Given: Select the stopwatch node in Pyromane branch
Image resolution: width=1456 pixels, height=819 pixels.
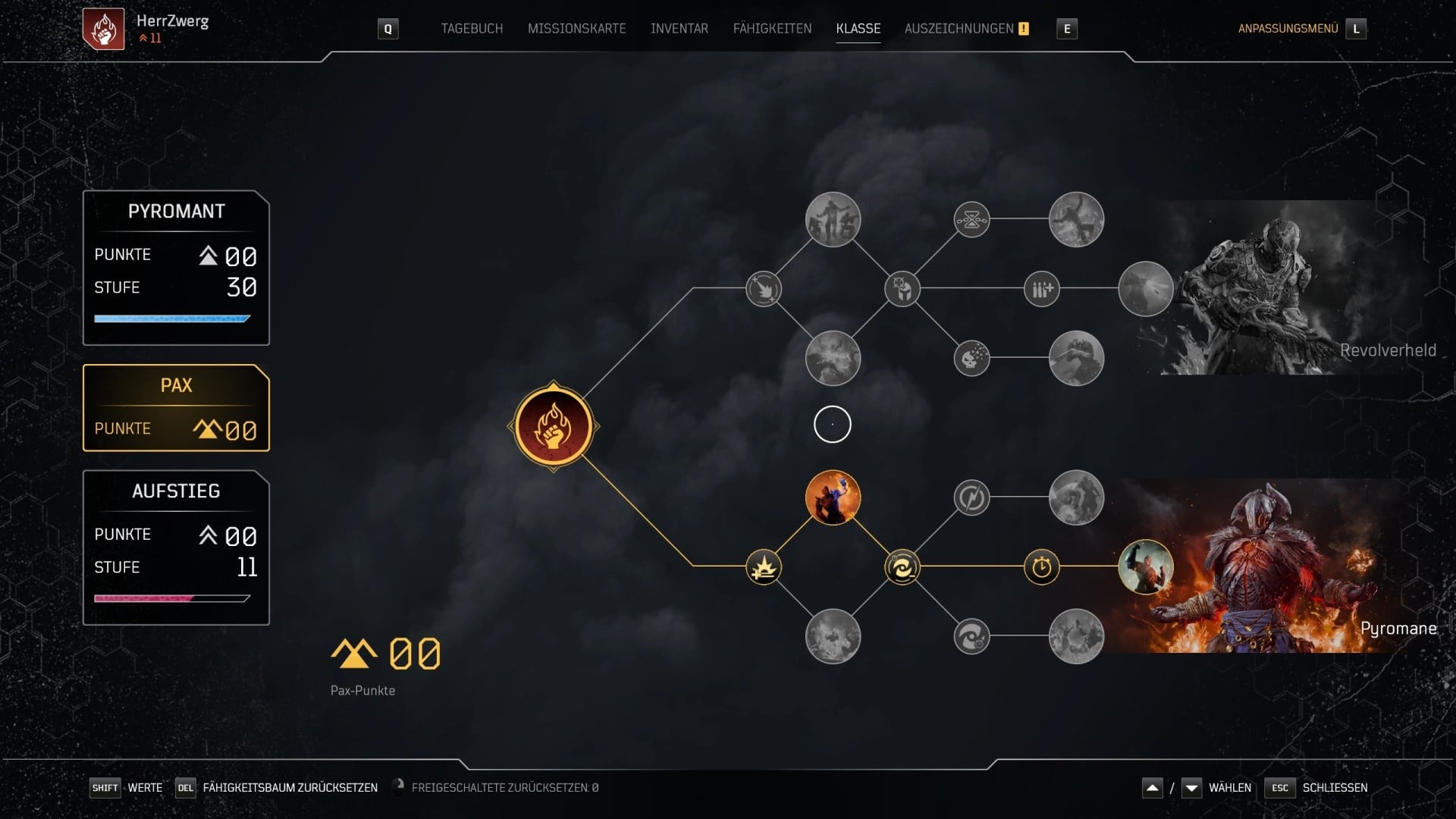Looking at the screenshot, I should click(x=1041, y=567).
